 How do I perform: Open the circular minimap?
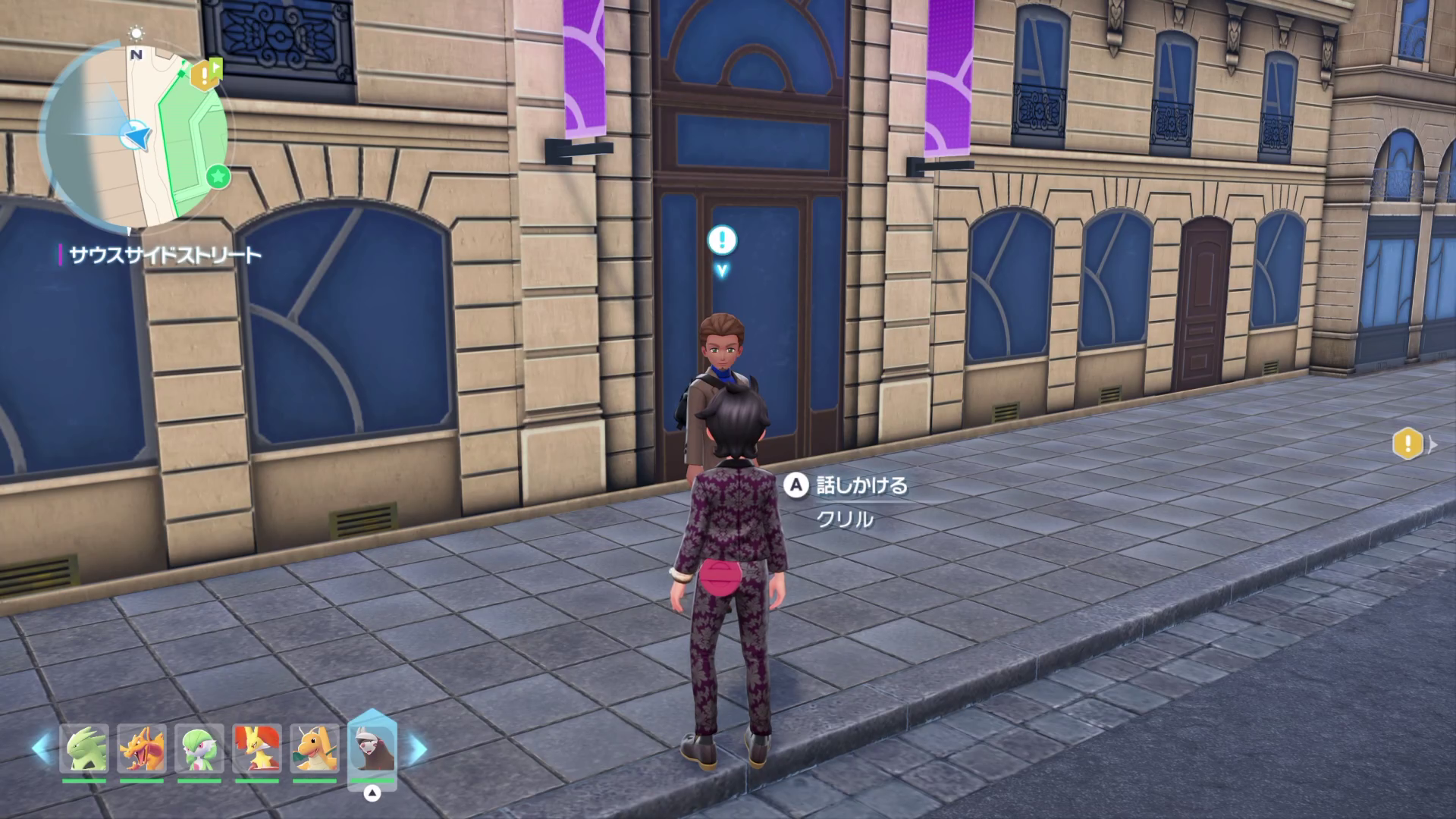pyautogui.click(x=136, y=138)
